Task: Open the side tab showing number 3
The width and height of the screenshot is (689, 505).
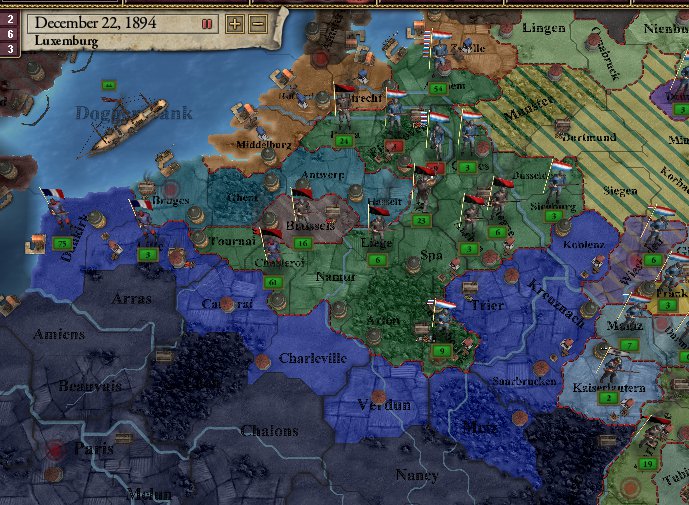Action: coord(8,48)
